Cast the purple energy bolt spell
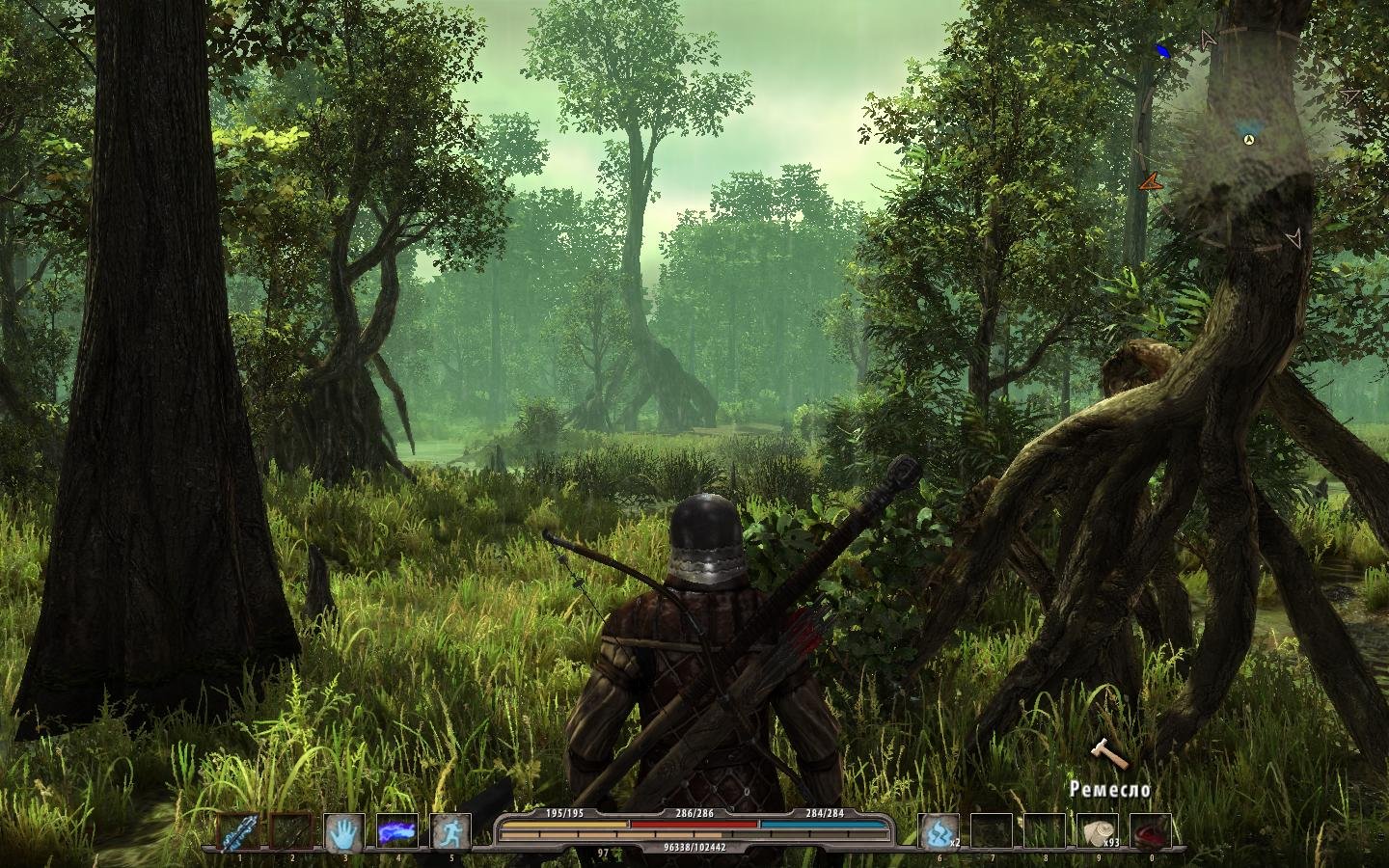Viewport: 1389px width, 868px height. tap(396, 831)
